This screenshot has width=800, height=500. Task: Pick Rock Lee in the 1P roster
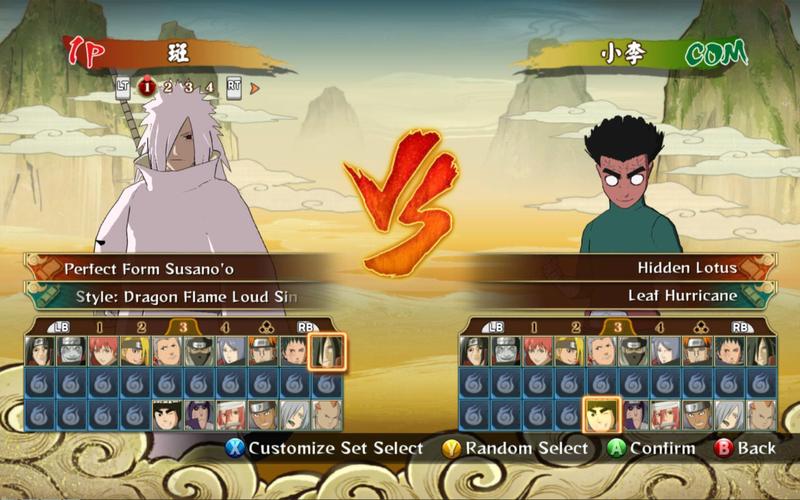pyautogui.click(x=168, y=414)
